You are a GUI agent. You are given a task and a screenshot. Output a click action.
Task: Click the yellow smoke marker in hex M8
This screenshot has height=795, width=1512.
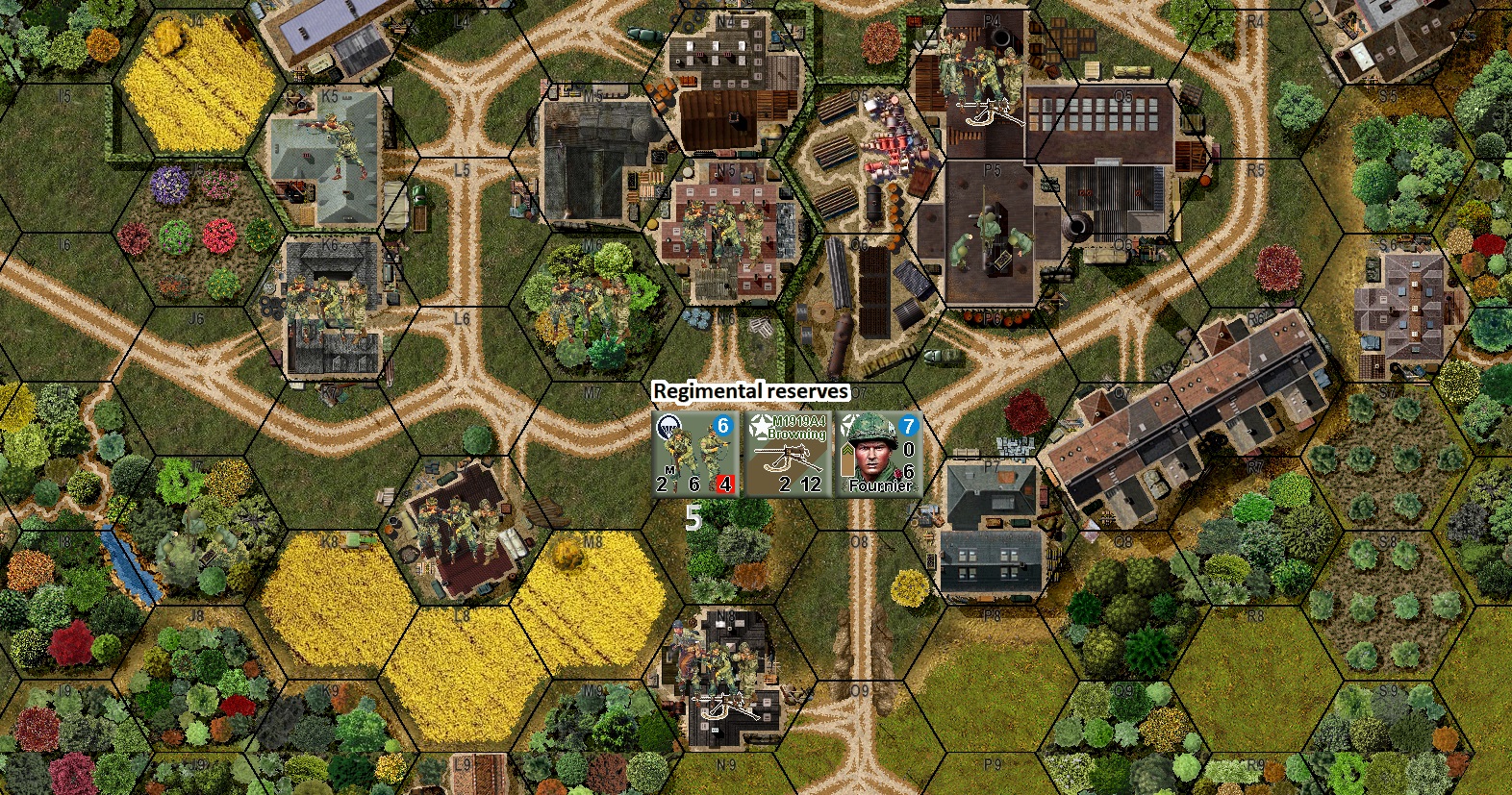[x=570, y=552]
